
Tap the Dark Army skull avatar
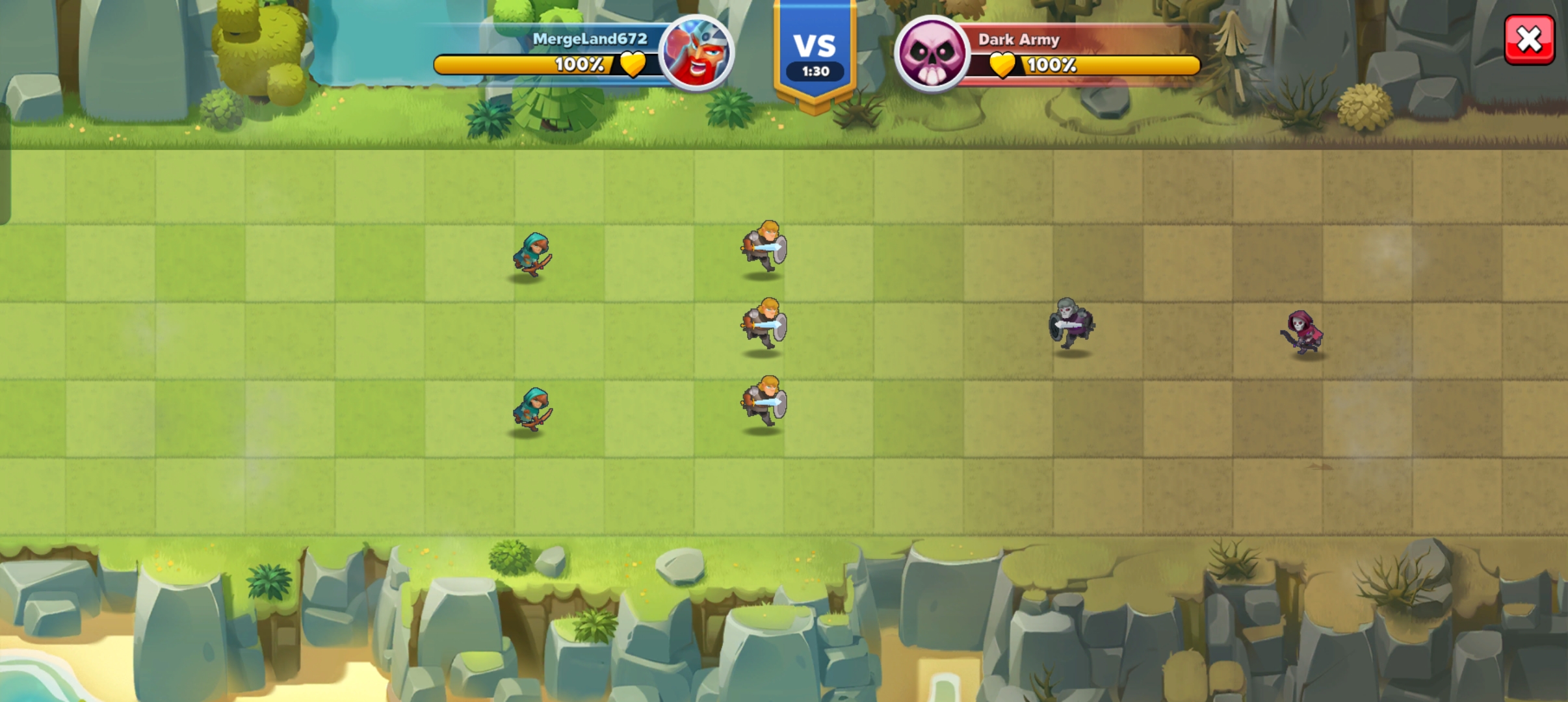pyautogui.click(x=932, y=53)
